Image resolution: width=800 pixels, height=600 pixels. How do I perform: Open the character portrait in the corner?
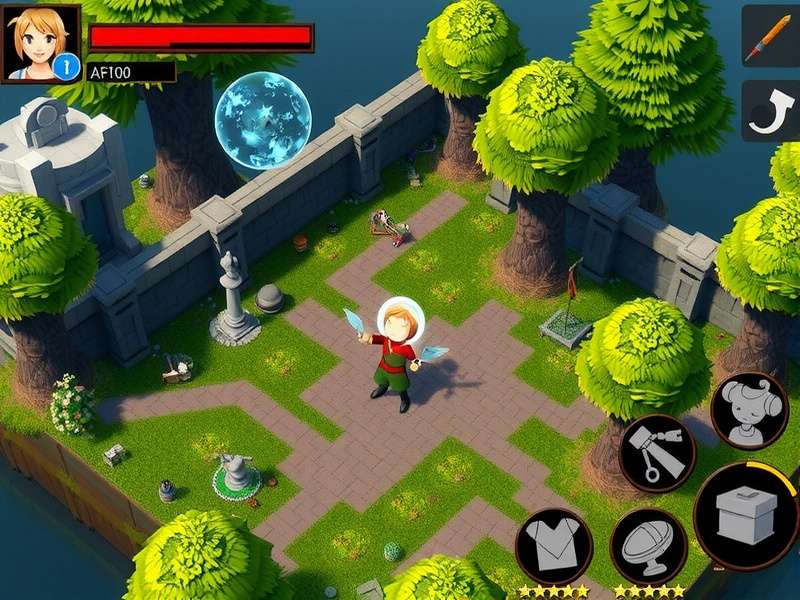click(x=40, y=43)
